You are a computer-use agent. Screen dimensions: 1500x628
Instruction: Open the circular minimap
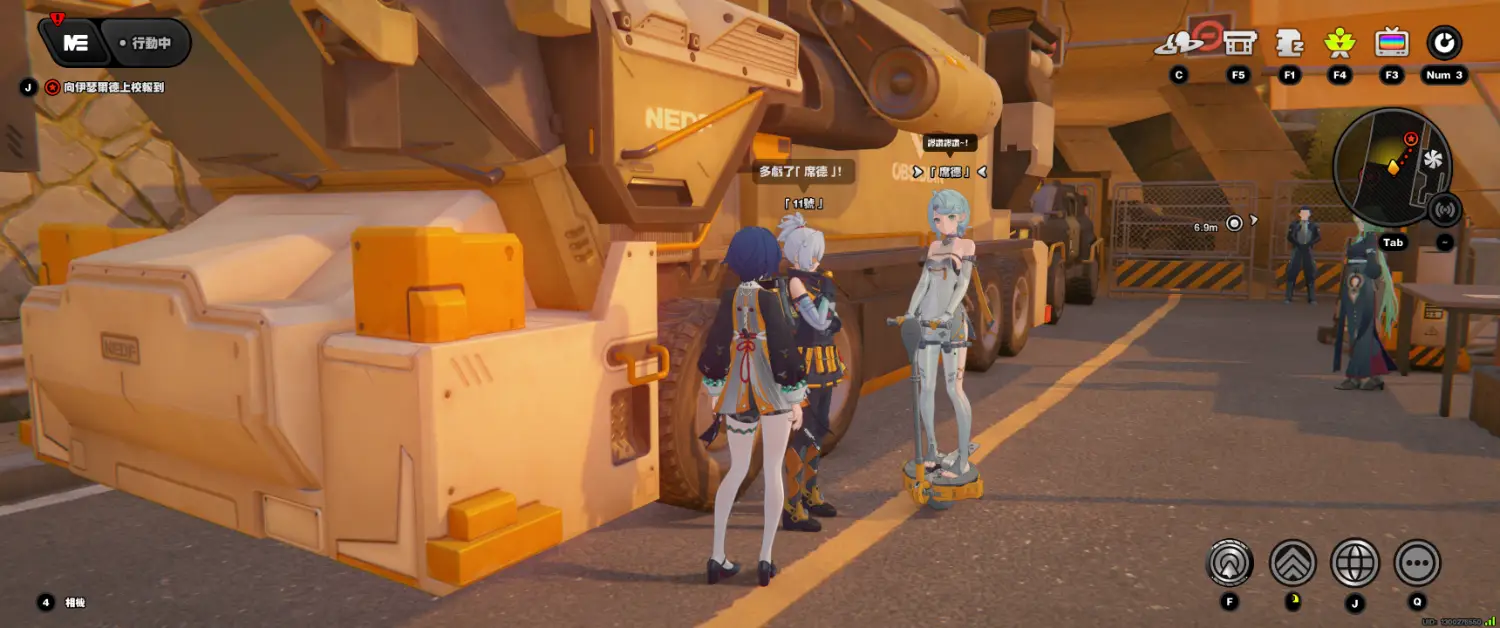1391,167
